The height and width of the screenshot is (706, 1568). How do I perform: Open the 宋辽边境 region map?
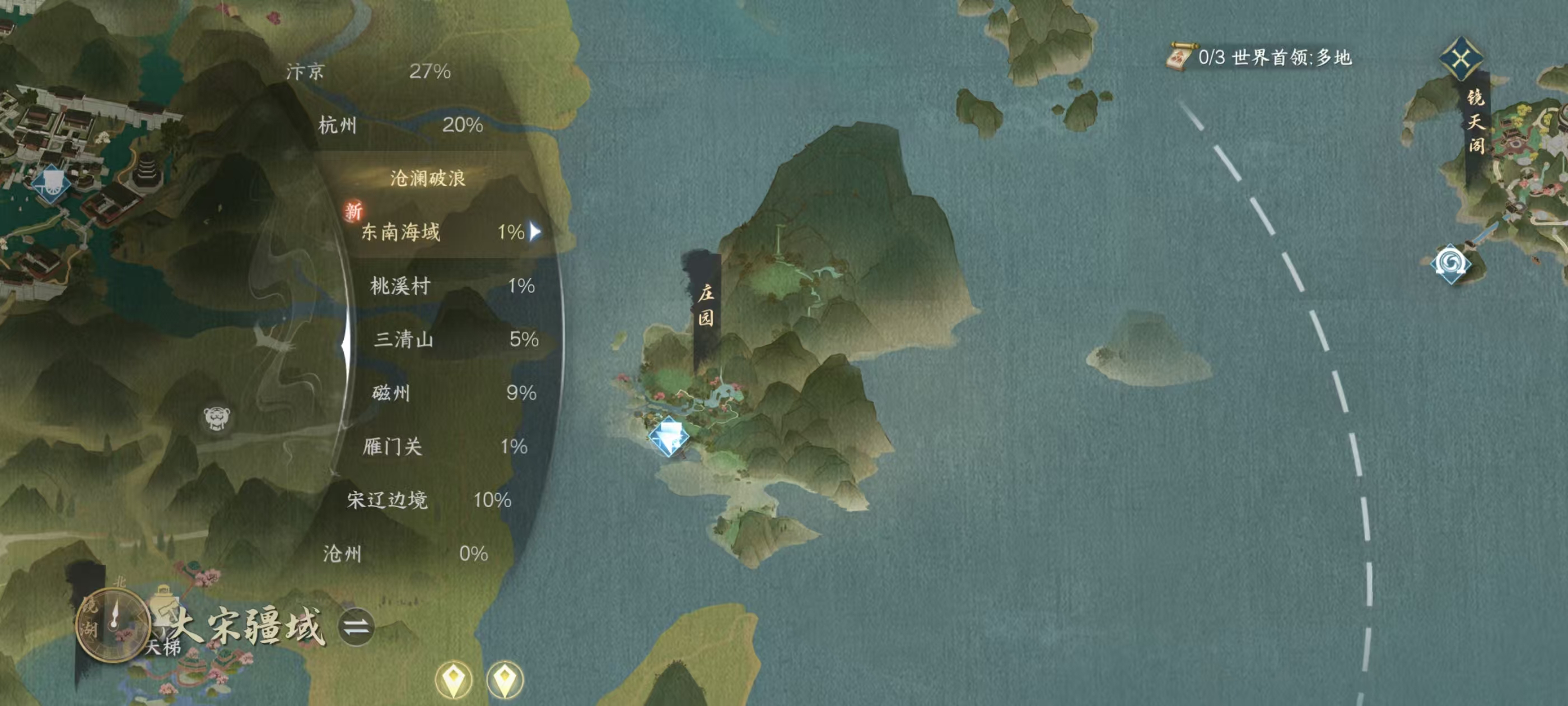[x=428, y=500]
